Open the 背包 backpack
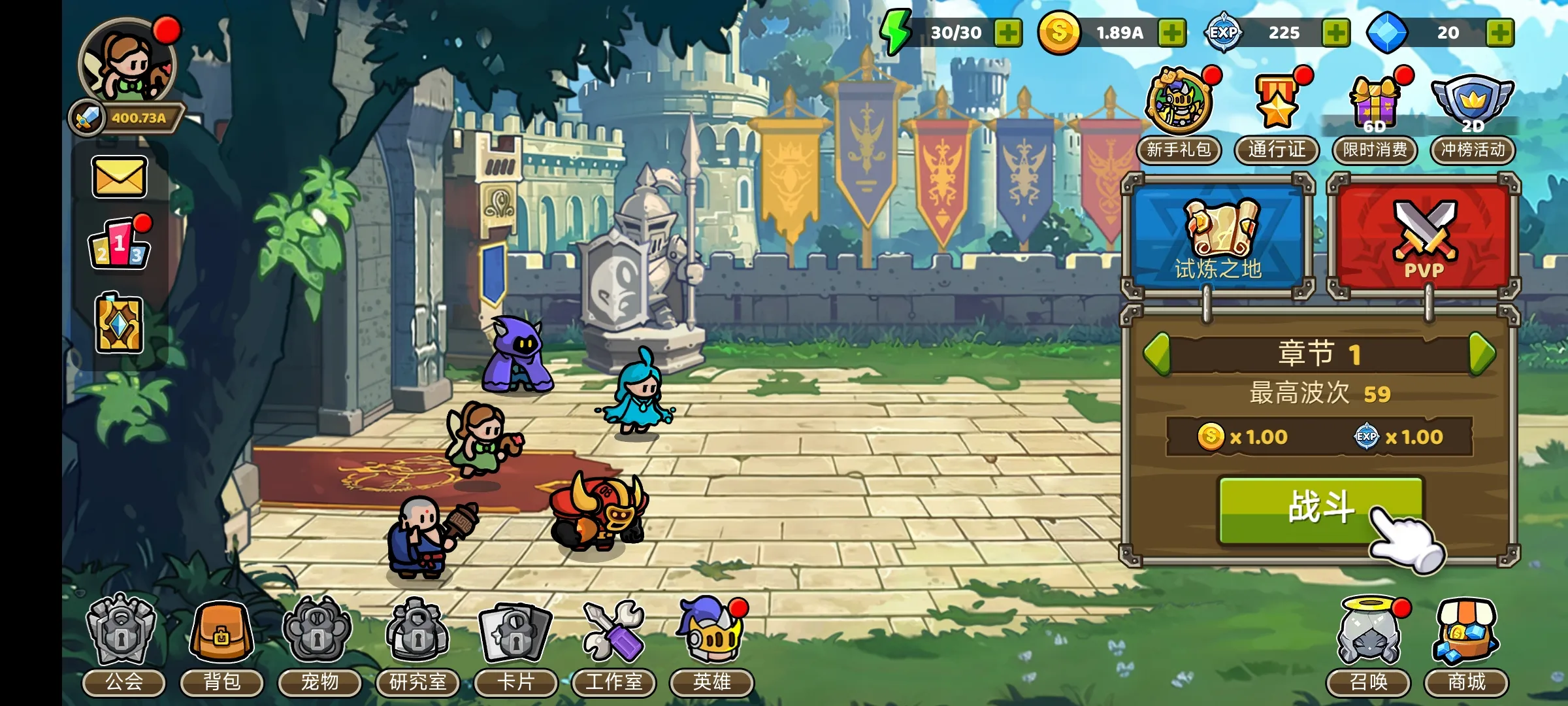Screen dimensions: 1568x706 [x=221, y=644]
